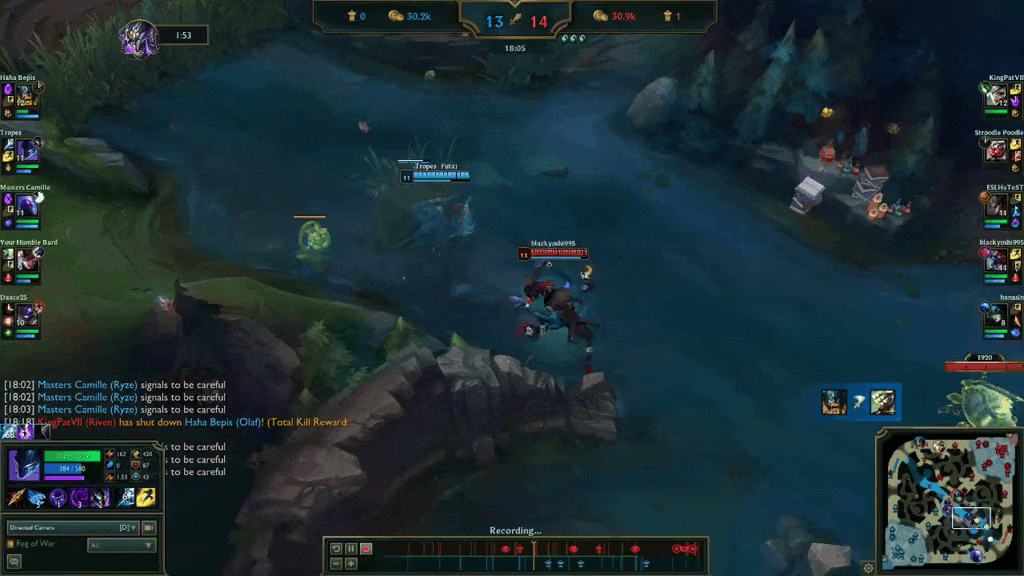Click the camera icon beside Directed Camera
The image size is (1024, 576).
(x=150, y=527)
